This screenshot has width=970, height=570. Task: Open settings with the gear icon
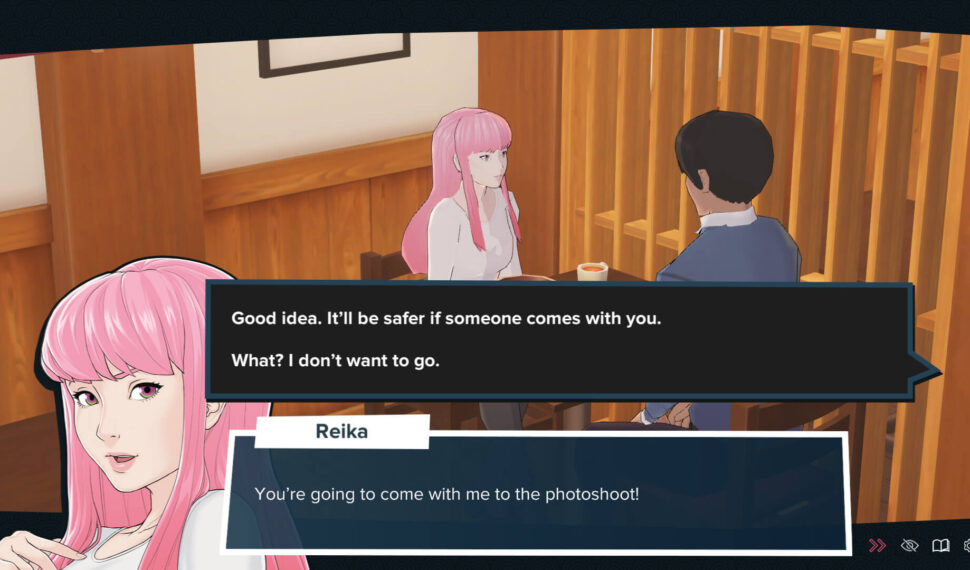(965, 545)
